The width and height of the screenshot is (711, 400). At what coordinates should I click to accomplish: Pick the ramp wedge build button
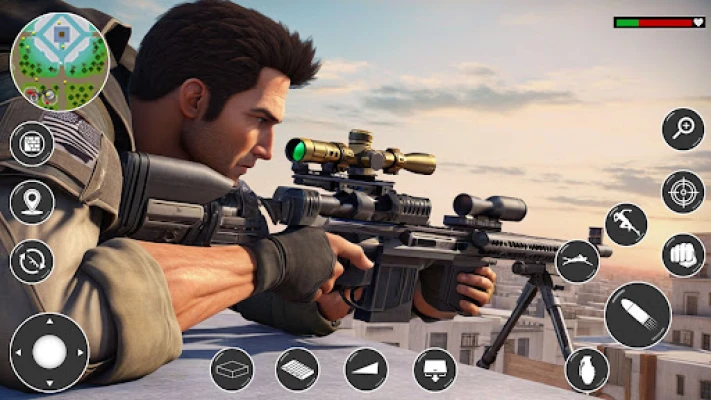click(x=366, y=369)
